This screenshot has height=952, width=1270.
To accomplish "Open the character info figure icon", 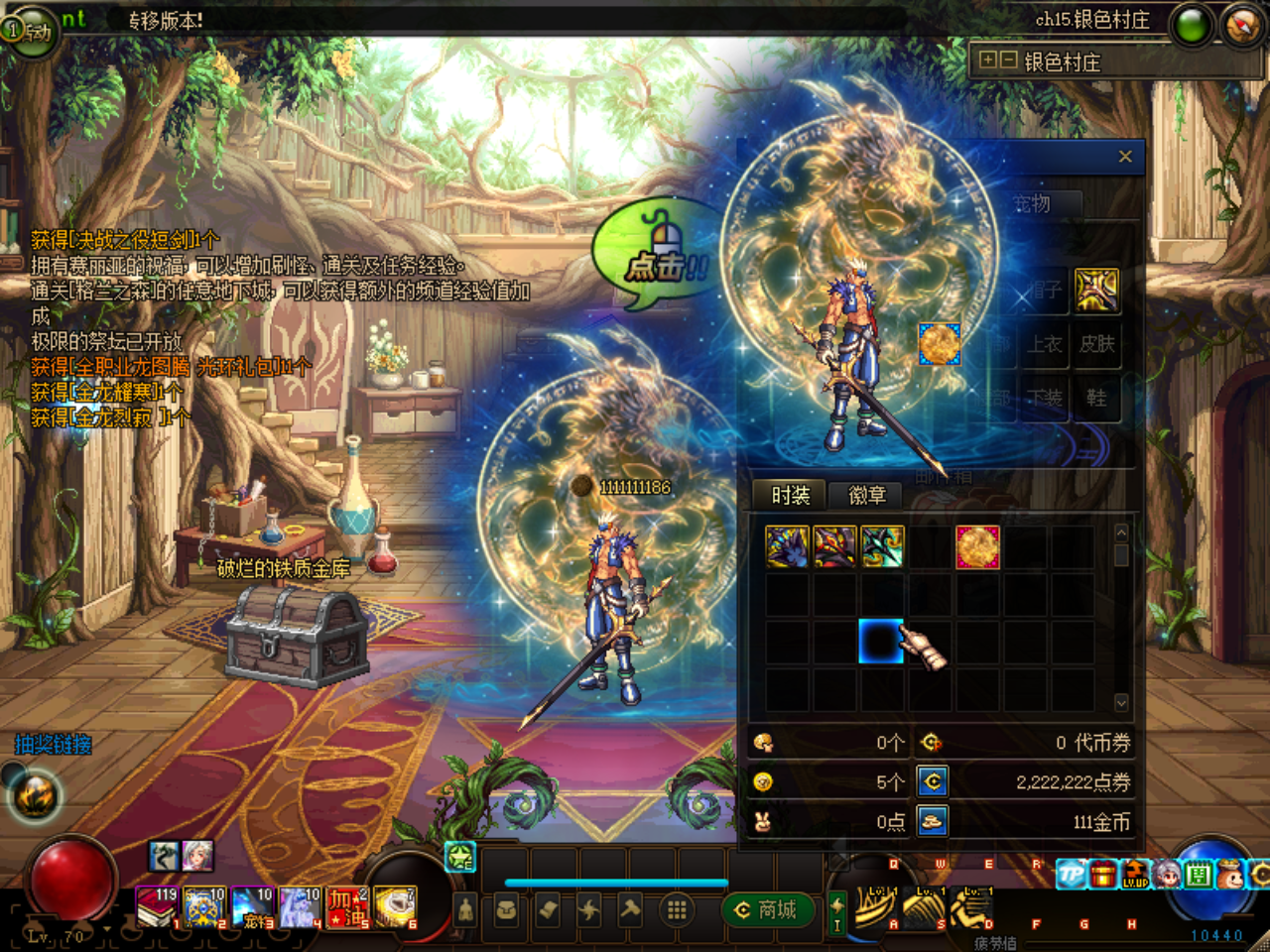I will [x=466, y=910].
